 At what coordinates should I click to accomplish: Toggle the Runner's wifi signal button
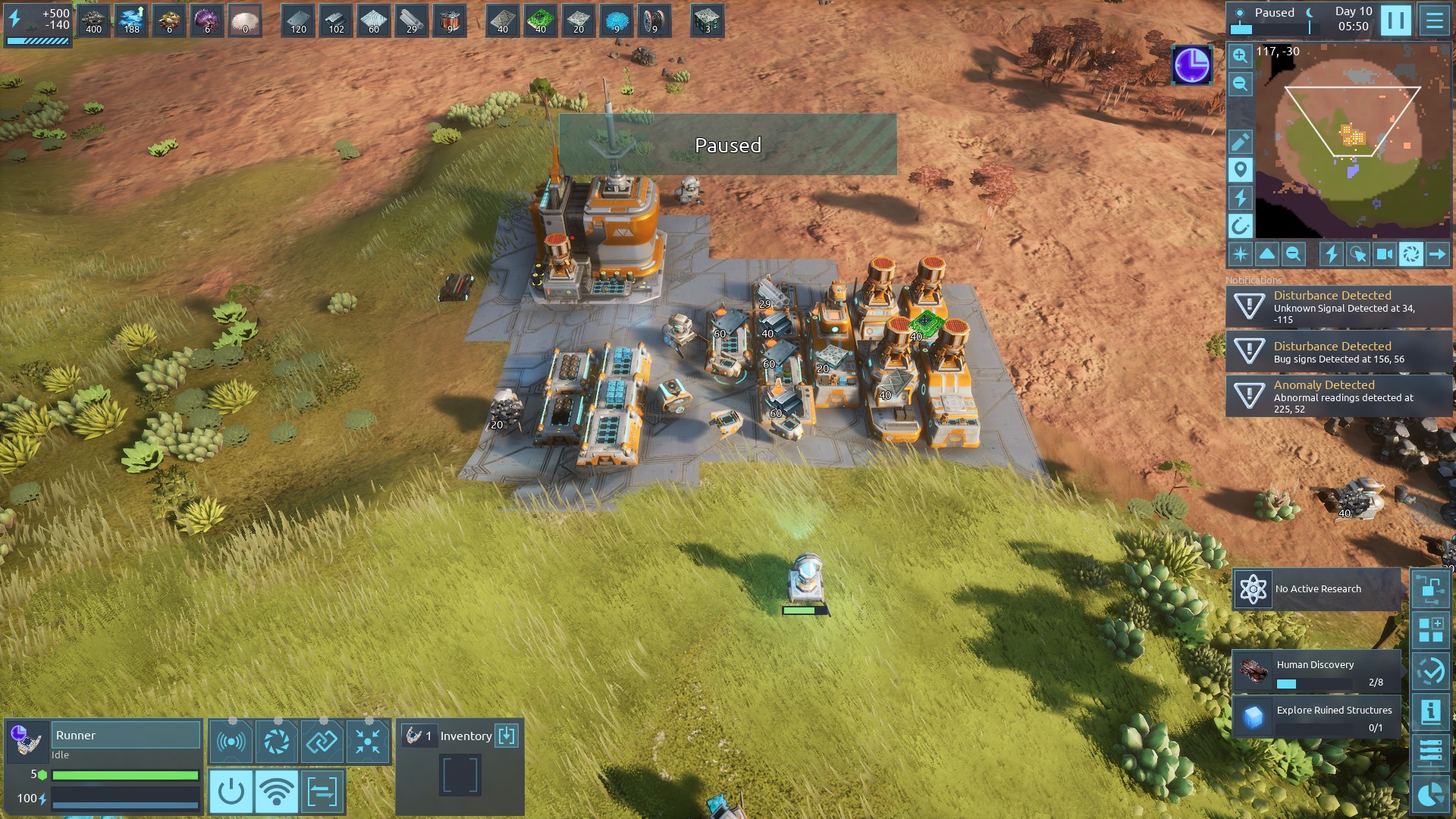coord(277,792)
